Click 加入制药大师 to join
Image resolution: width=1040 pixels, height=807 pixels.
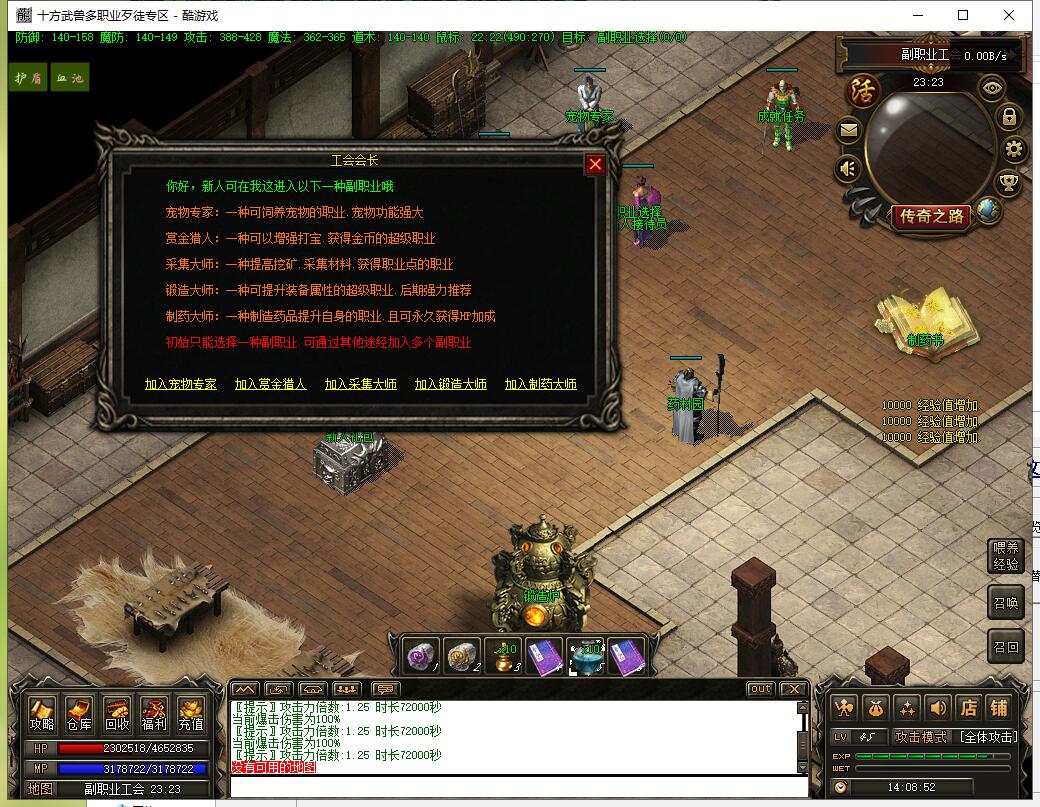tap(540, 384)
